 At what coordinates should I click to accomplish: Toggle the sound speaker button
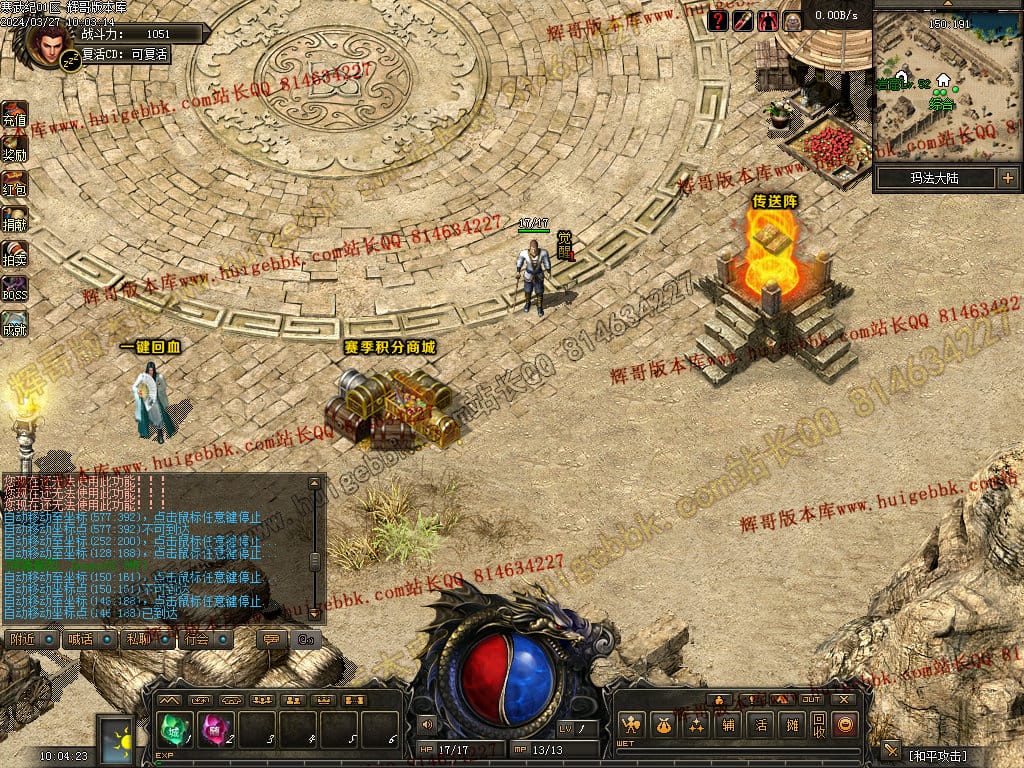coord(428,724)
